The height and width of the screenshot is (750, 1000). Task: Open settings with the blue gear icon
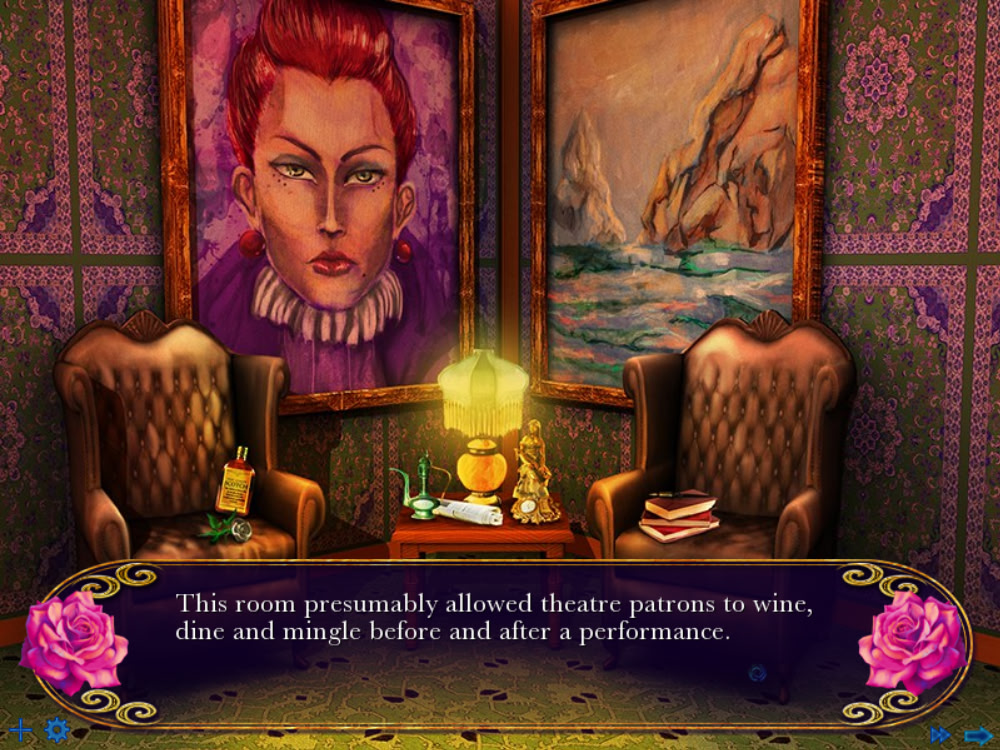click(x=57, y=730)
